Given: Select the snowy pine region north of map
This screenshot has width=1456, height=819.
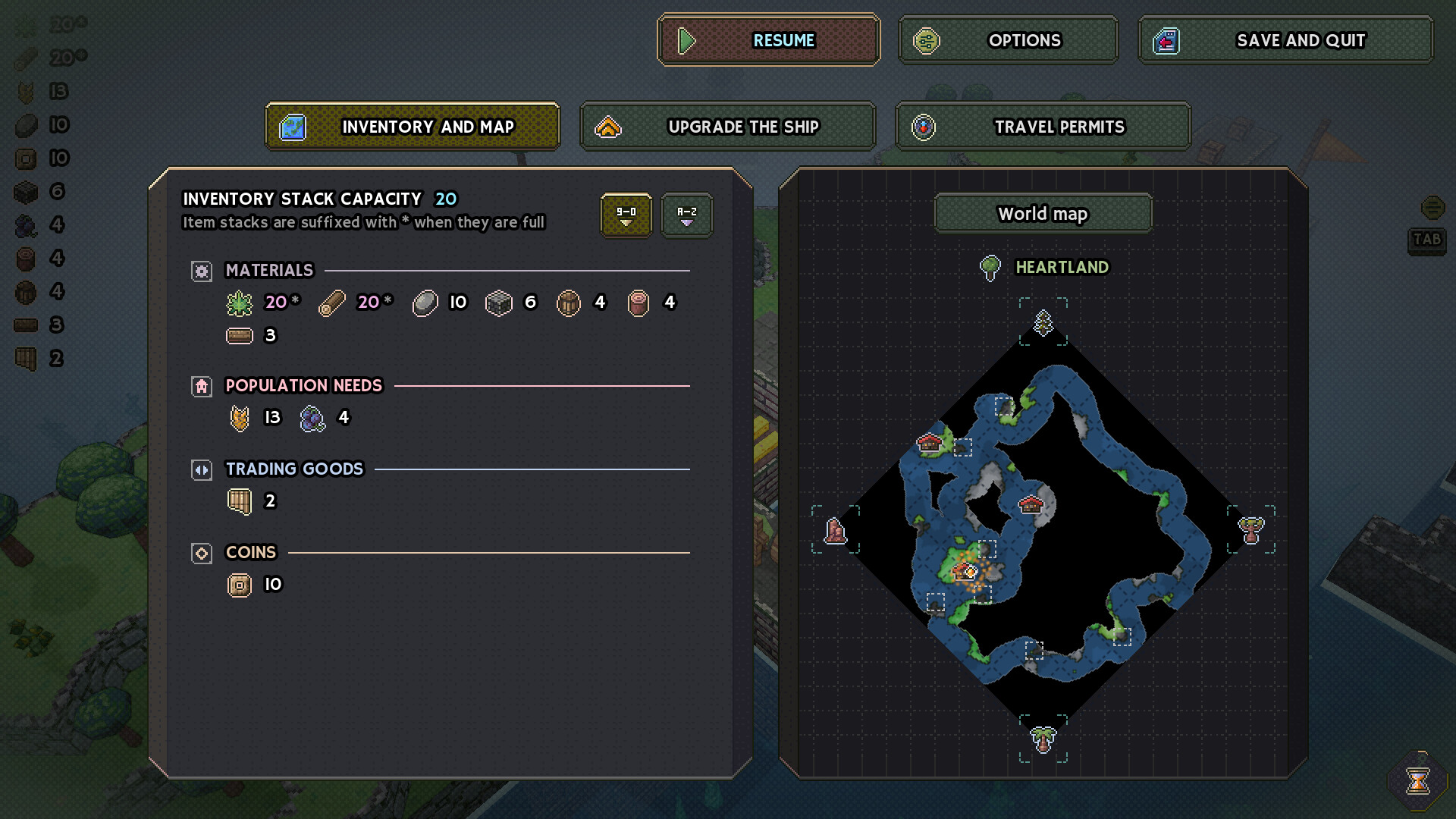Looking at the screenshot, I should click(x=1043, y=322).
